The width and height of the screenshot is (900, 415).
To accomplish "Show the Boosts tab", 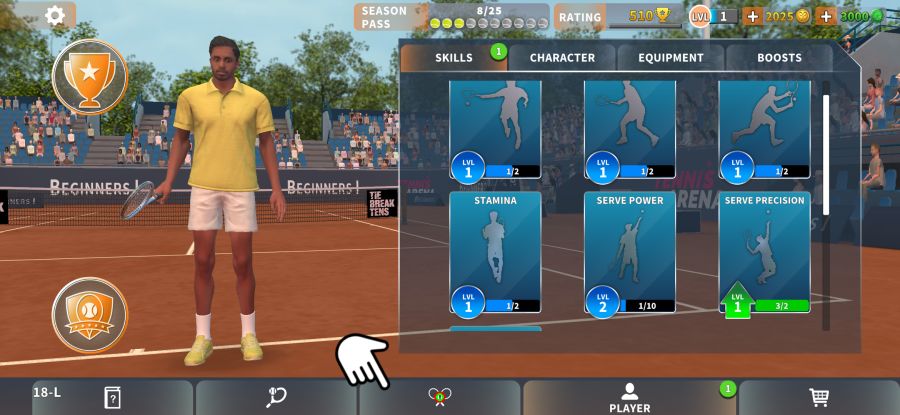I will tap(779, 58).
